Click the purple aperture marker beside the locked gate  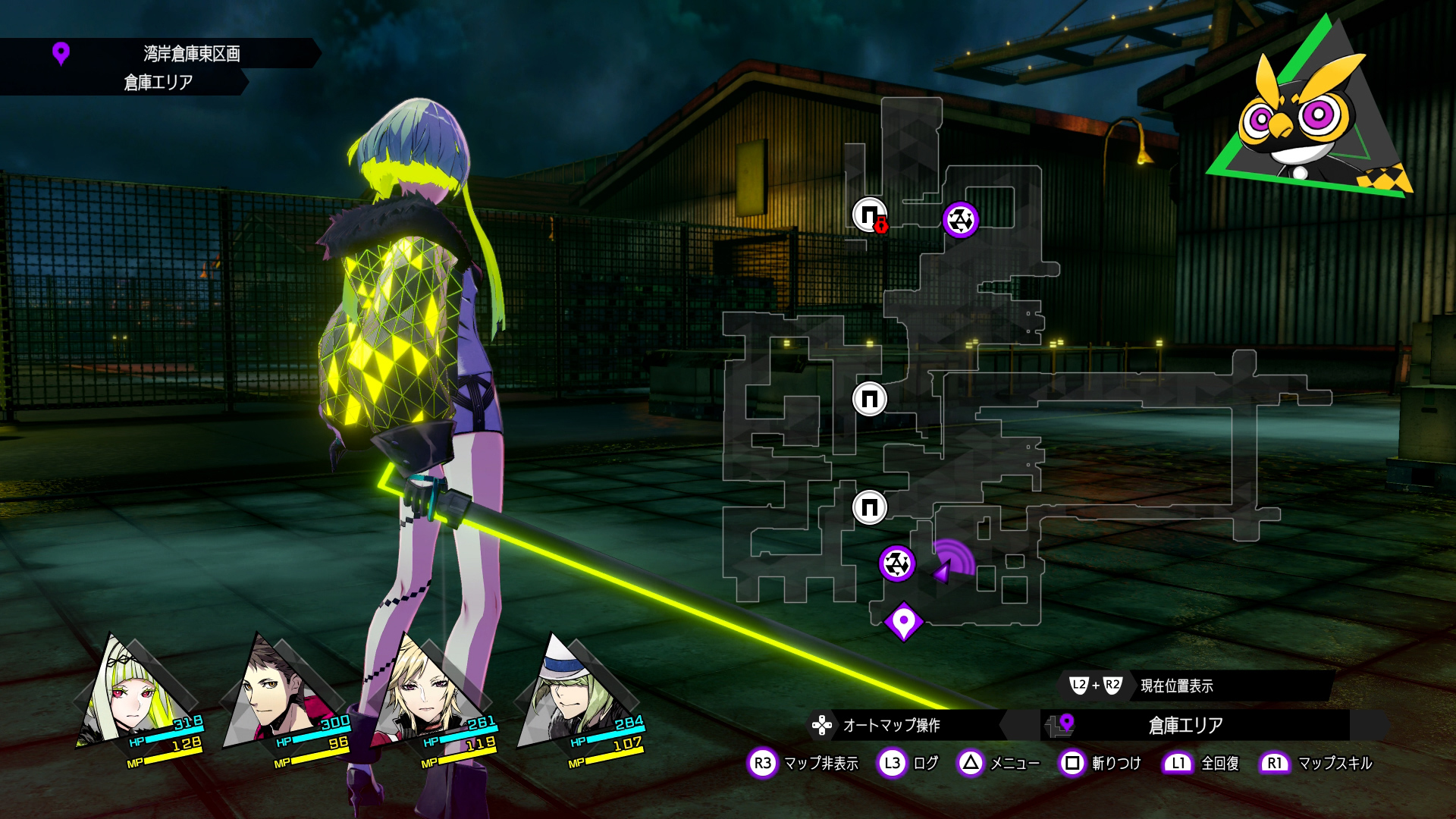[960, 220]
